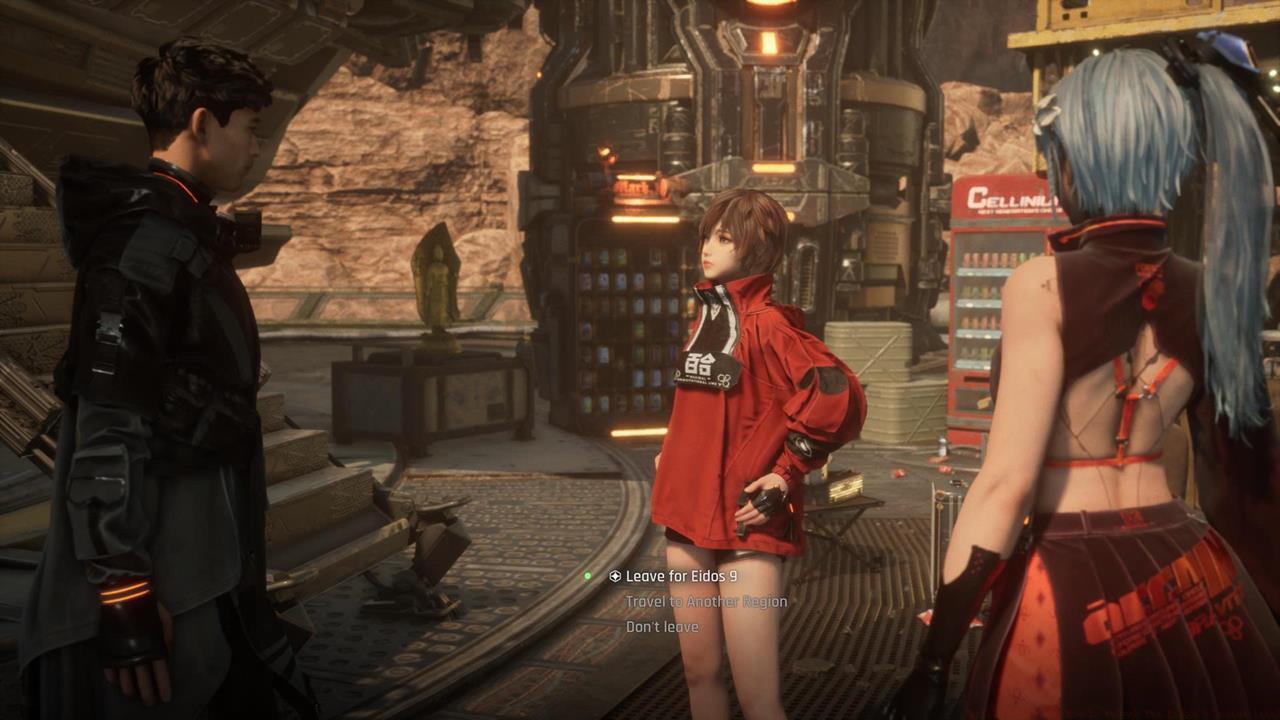Click the golden Buddha statue in the background
This screenshot has width=1280, height=720.
coord(438,290)
